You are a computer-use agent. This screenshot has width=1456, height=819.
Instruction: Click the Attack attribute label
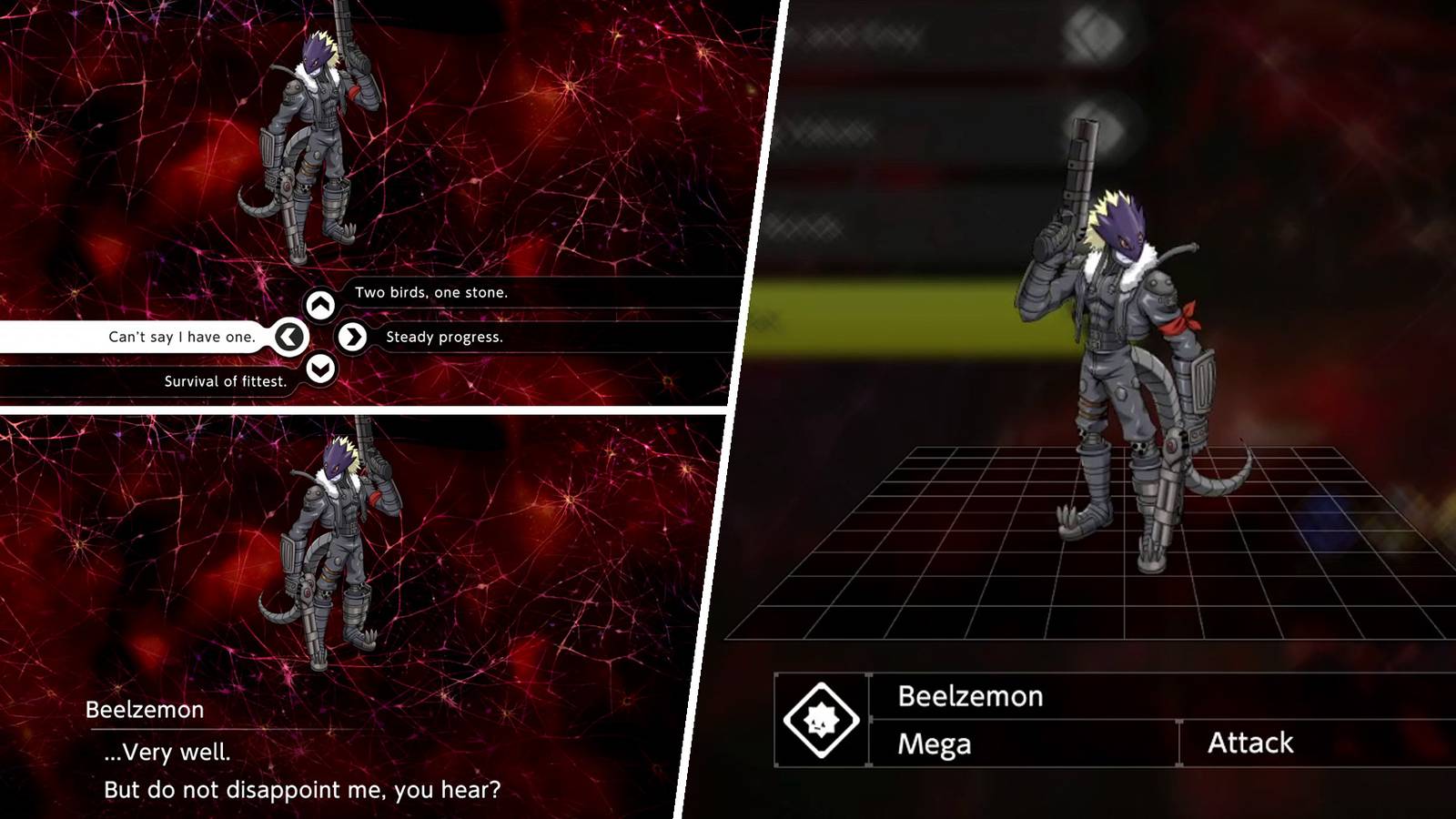point(1250,743)
